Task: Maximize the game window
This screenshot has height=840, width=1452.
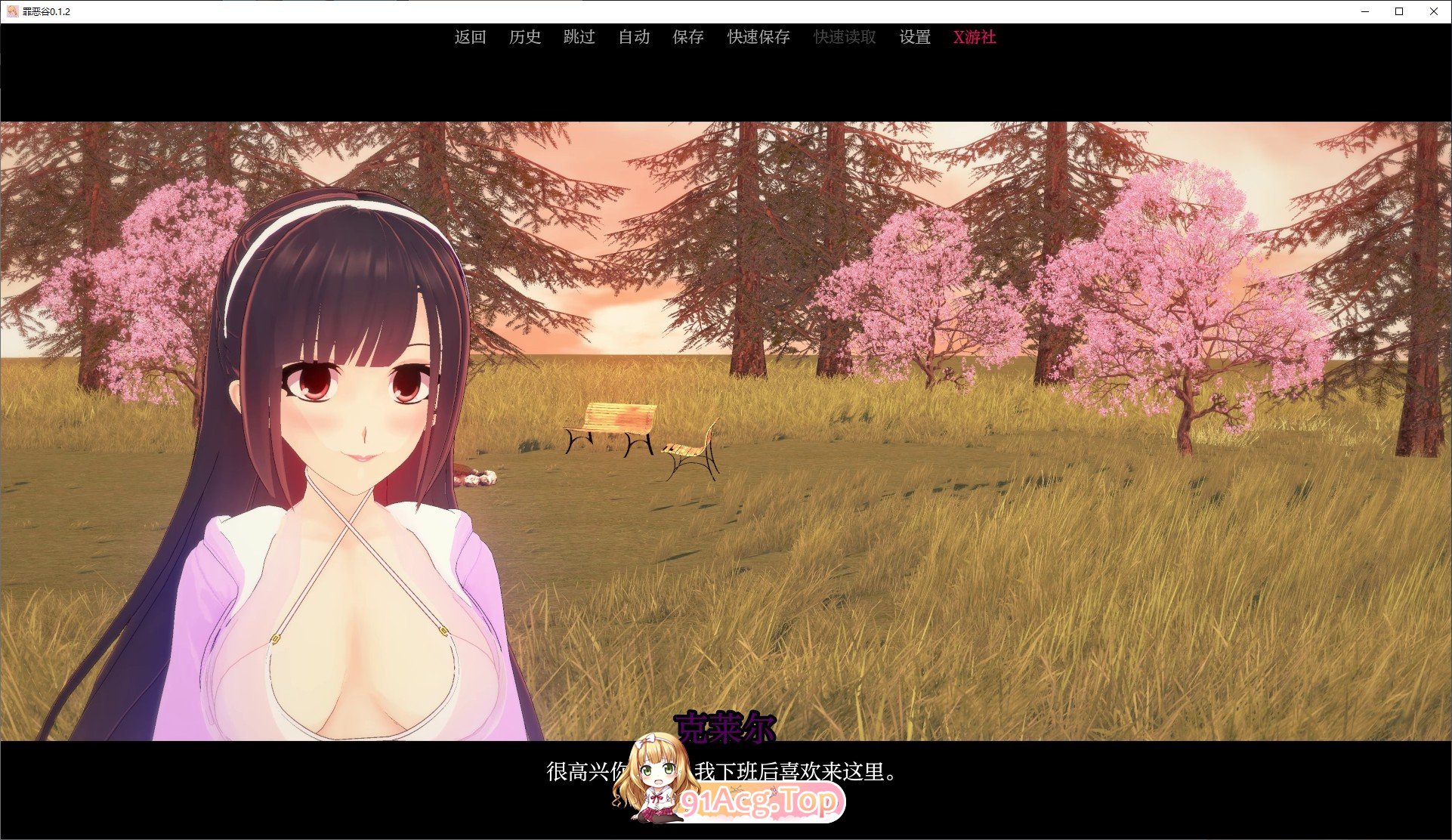Action: (1399, 11)
